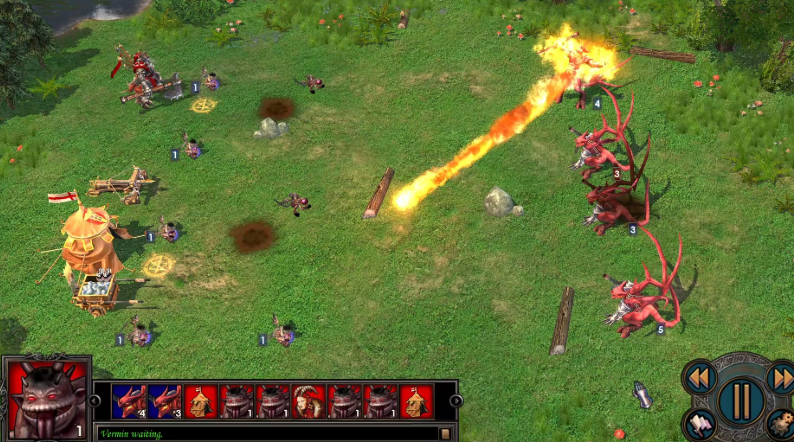794x442 pixels.
Task: Click the white flag surrender button
Action: coord(700,424)
